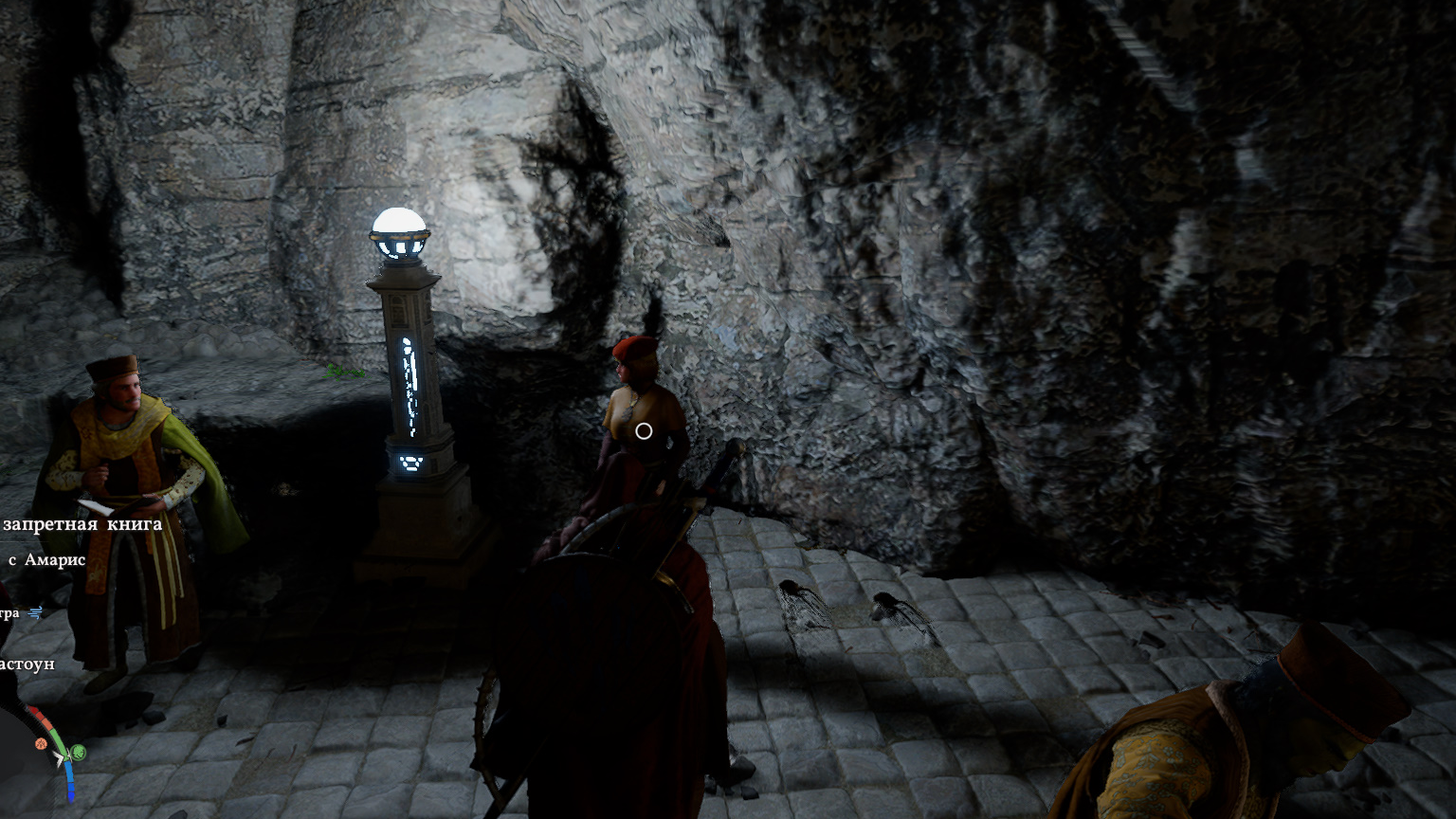This screenshot has width=1456, height=819.
Task: Select the "астоун" tracker entry
Action: [27, 664]
